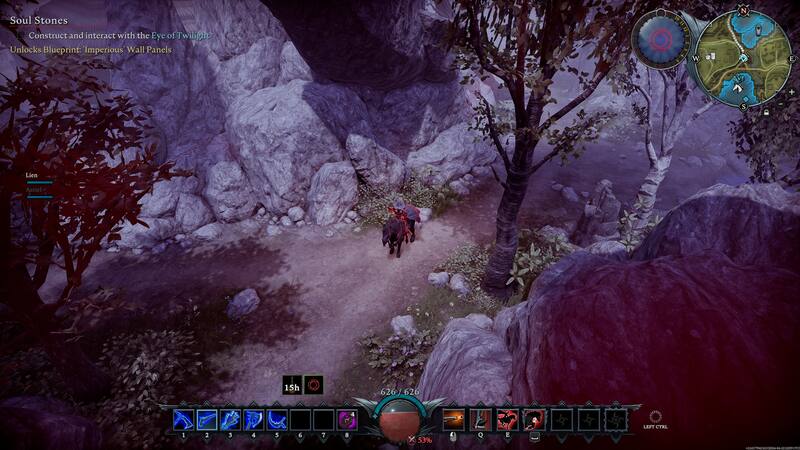Image resolution: width=800 pixels, height=450 pixels.
Task: Click the red ring status effect icon
Action: point(314,384)
